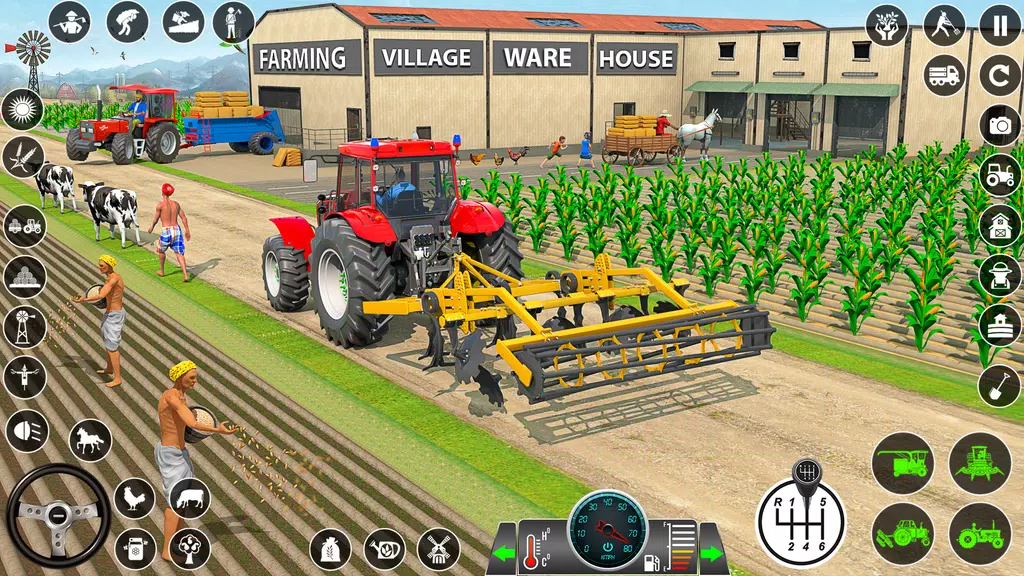1024x576 pixels.
Task: Open the camera view button
Action: pyautogui.click(x=999, y=125)
